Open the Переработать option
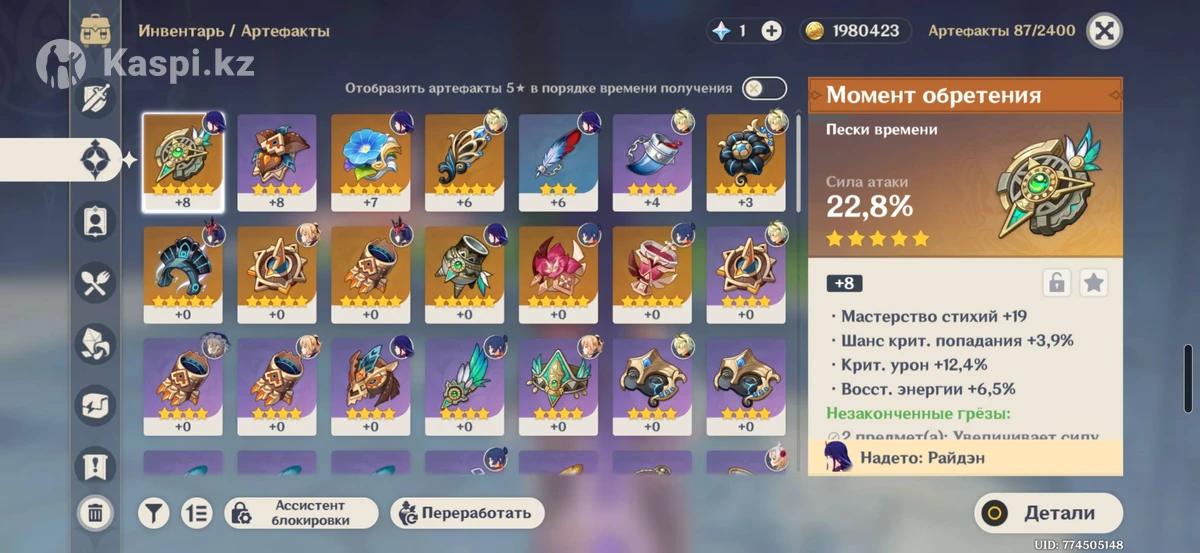 point(468,513)
